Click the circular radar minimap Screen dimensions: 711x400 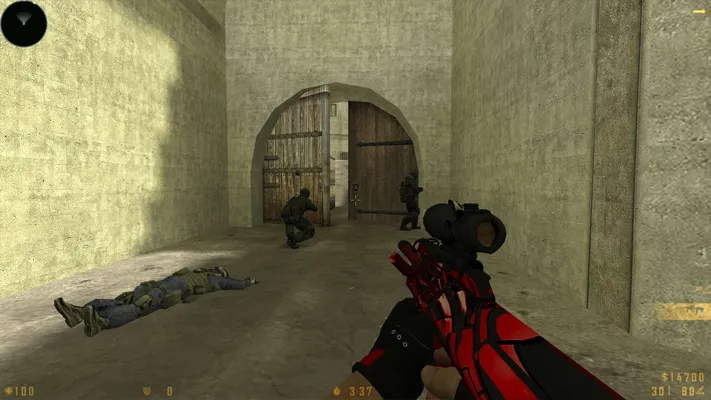pos(24,23)
